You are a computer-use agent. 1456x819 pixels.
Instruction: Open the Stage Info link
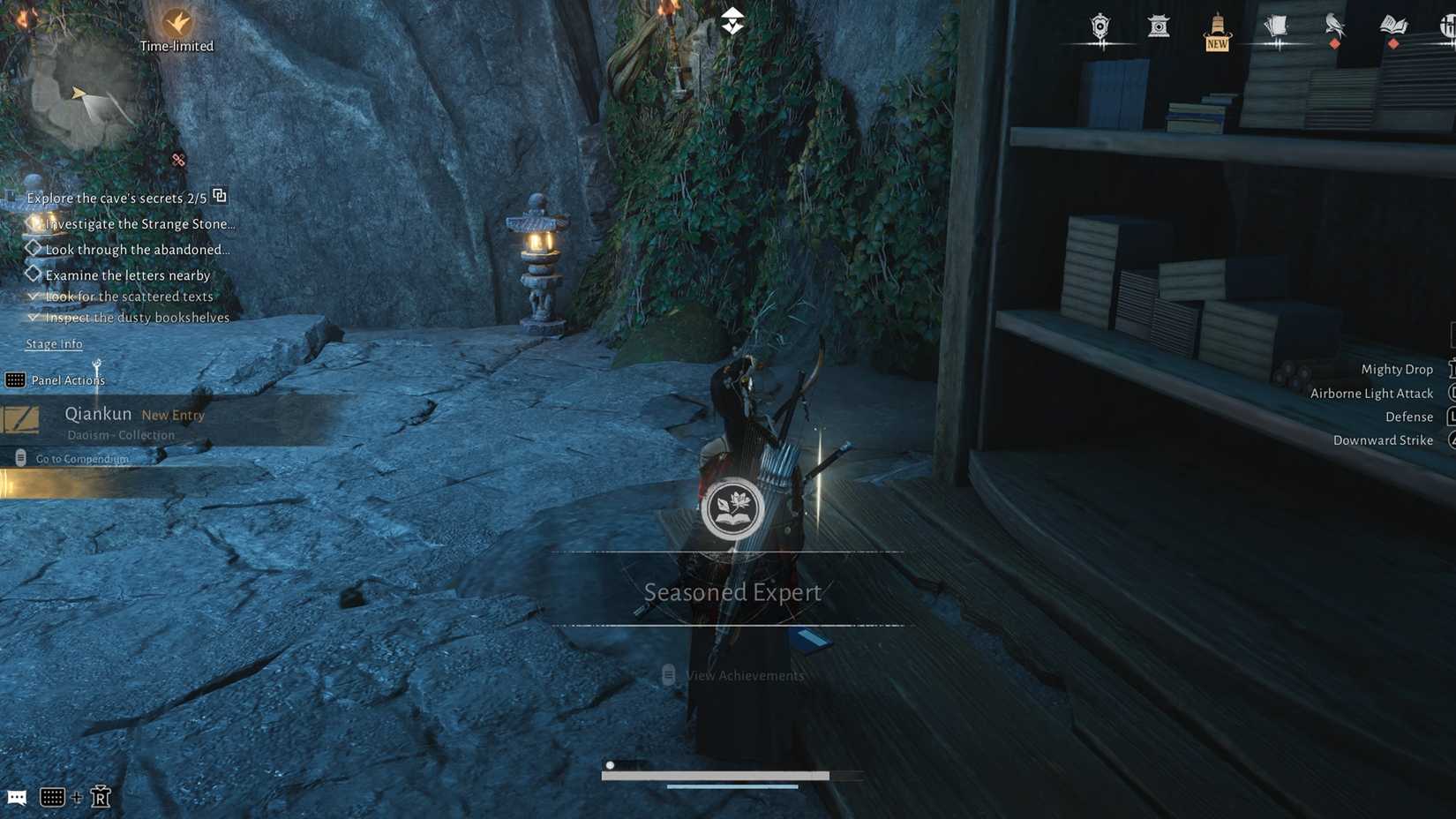(x=53, y=343)
